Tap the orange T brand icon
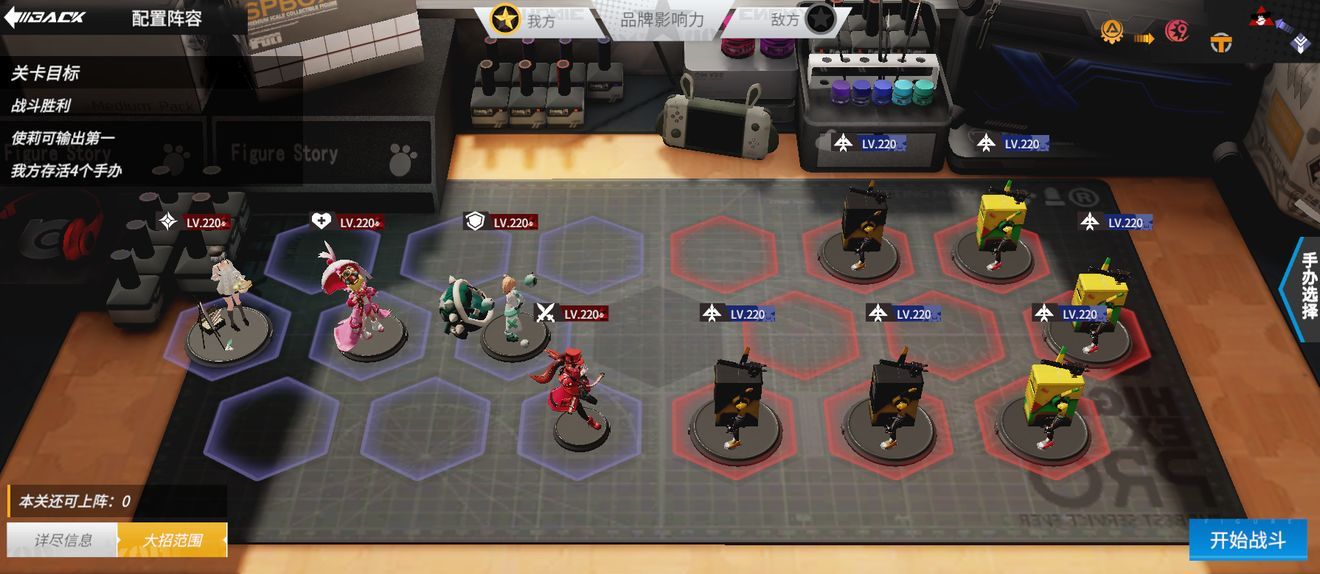Screen dimensions: 1320x574 (1221, 43)
